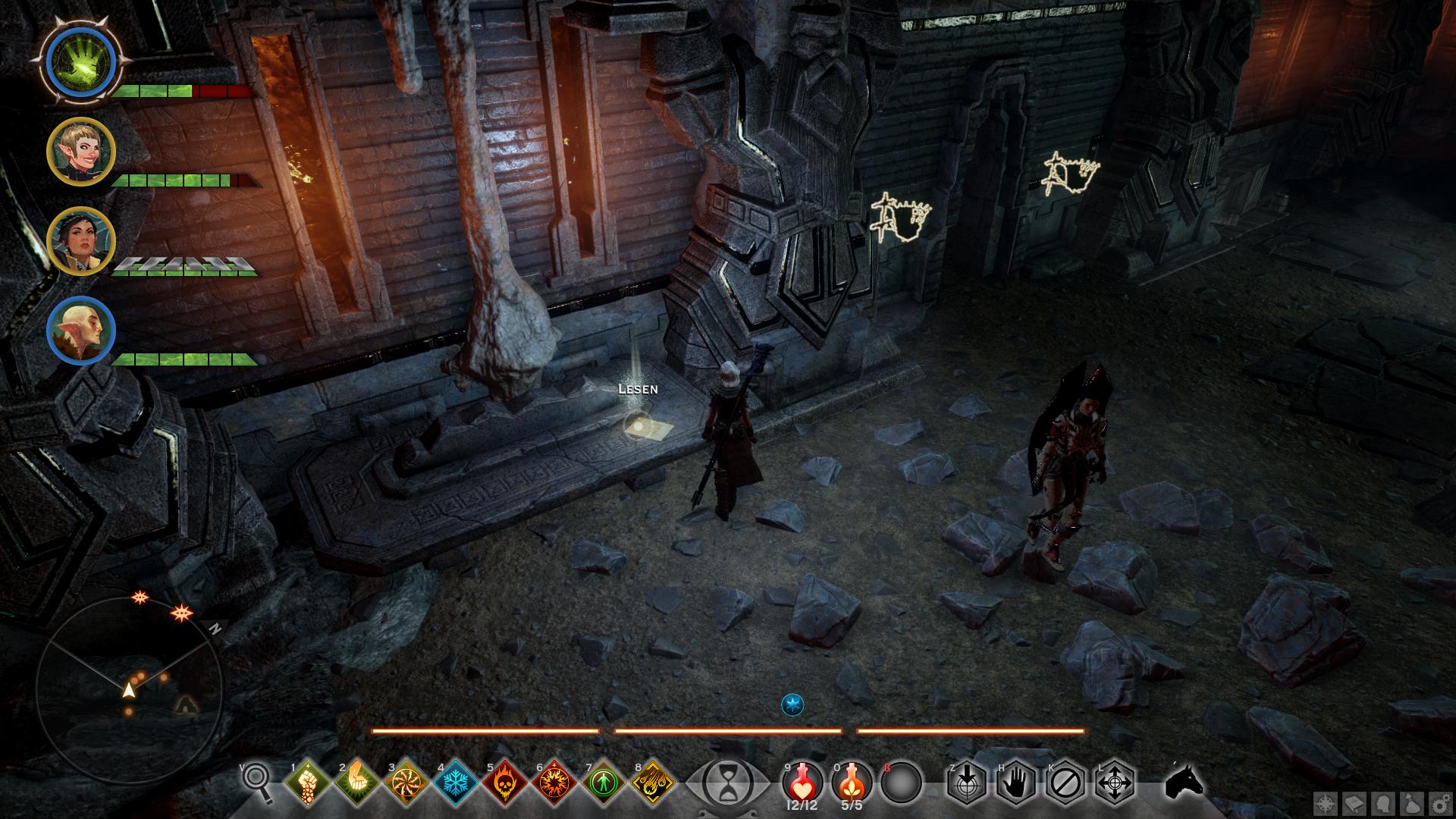Open settings via the gears icon
The image size is (1456, 819).
pos(1439,803)
